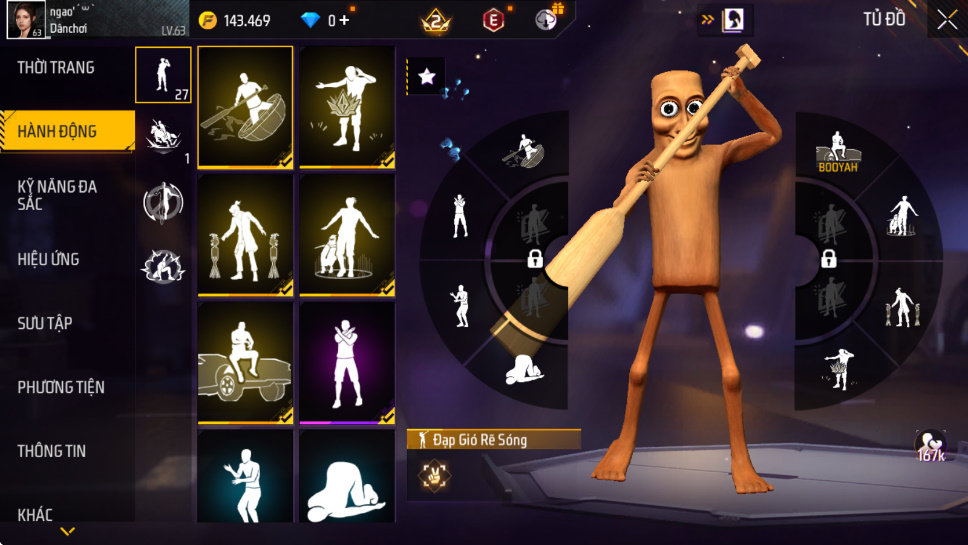Go to the Sưu Tập tab
Image resolution: width=968 pixels, height=545 pixels.
pos(45,323)
